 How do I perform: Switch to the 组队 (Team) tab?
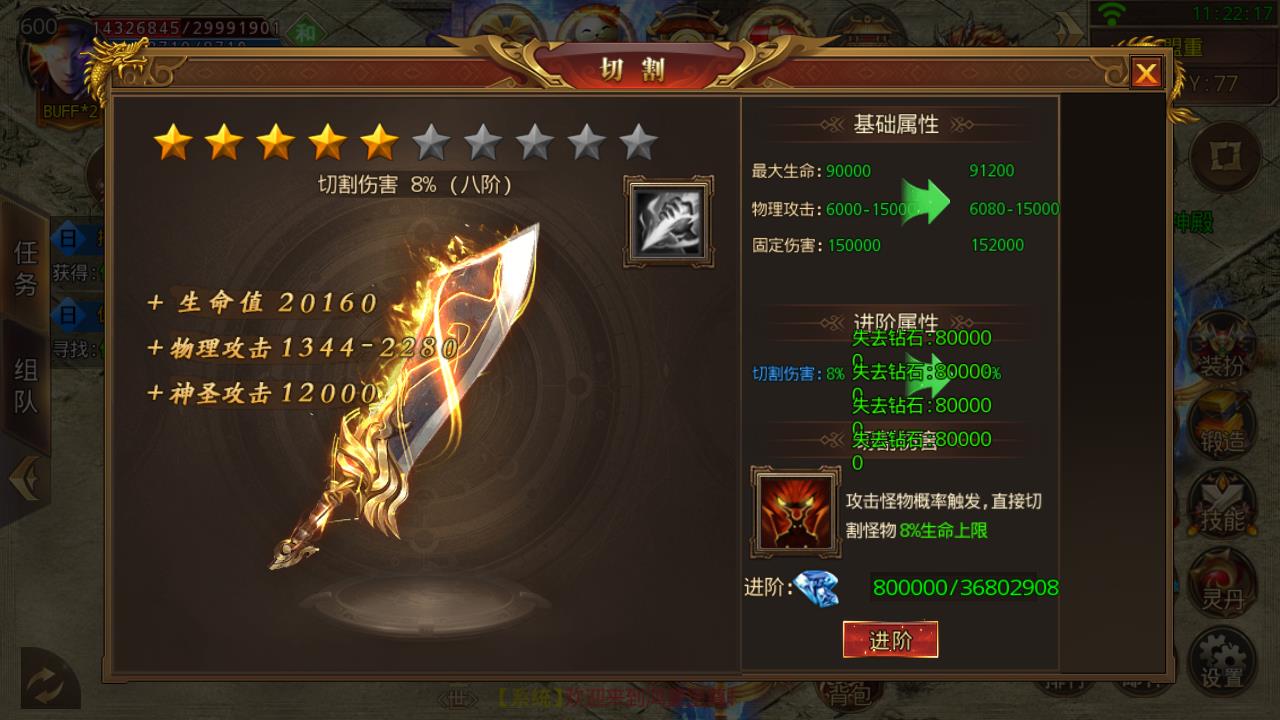(23, 380)
